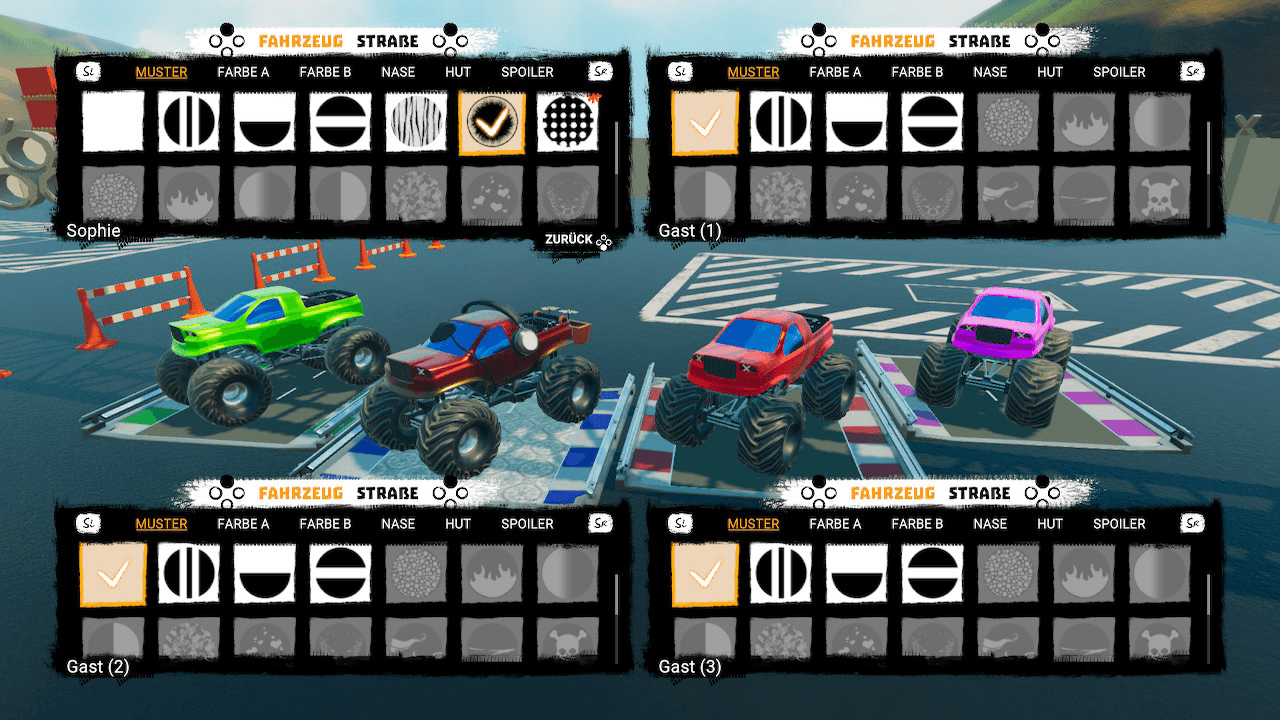The height and width of the screenshot is (720, 1280).
Task: Switch to Sophie's Spoiler tab
Action: point(527,72)
